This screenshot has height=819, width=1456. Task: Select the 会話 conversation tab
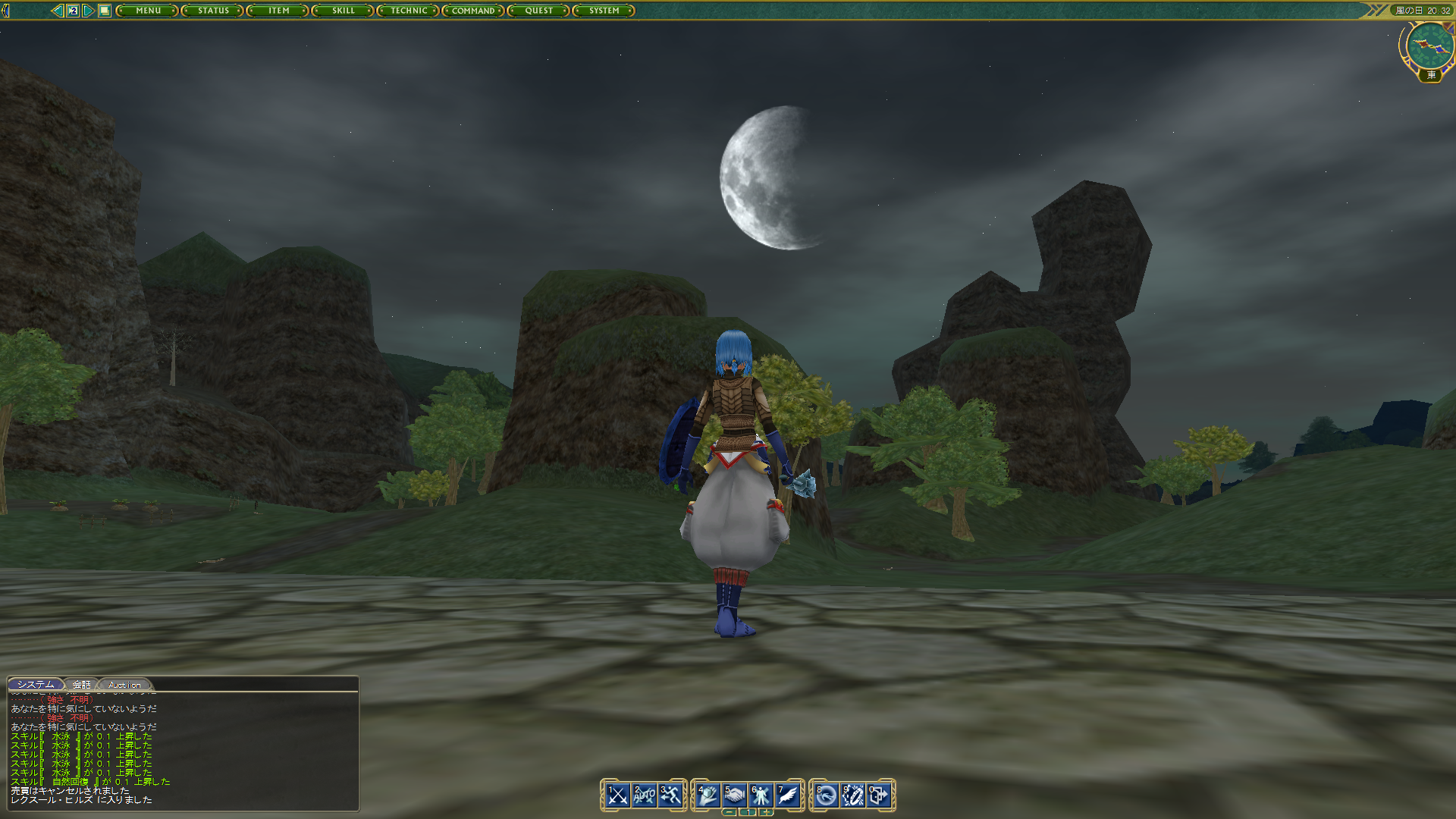[81, 684]
